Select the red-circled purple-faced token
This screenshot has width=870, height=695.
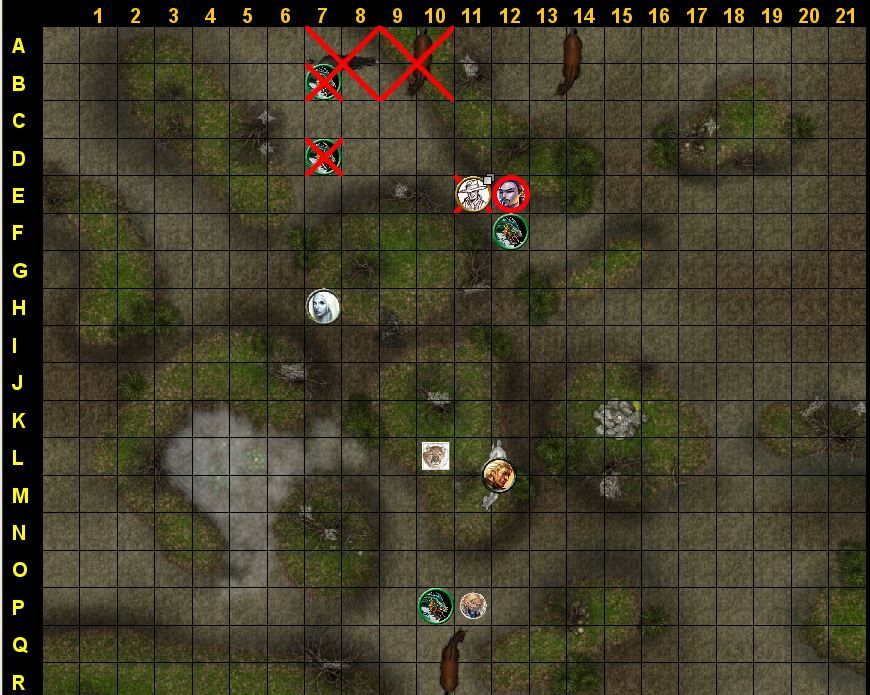pos(511,194)
